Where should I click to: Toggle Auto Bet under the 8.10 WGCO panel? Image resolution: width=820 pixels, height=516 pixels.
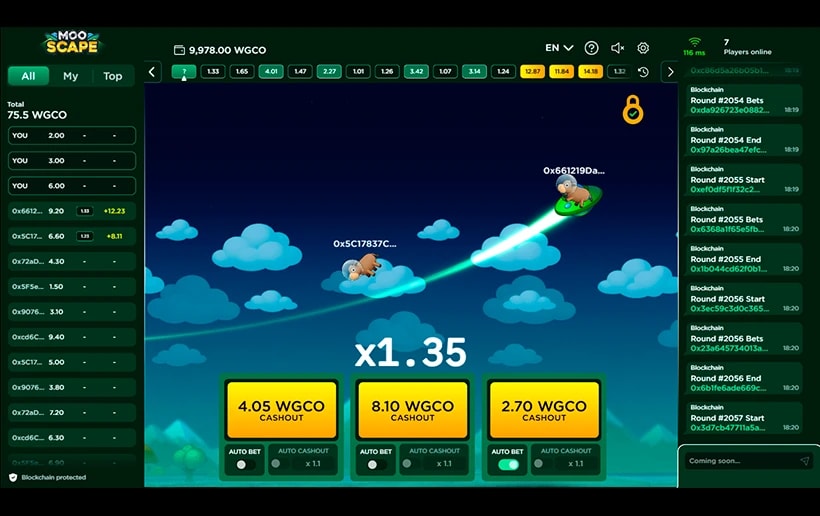tap(374, 464)
